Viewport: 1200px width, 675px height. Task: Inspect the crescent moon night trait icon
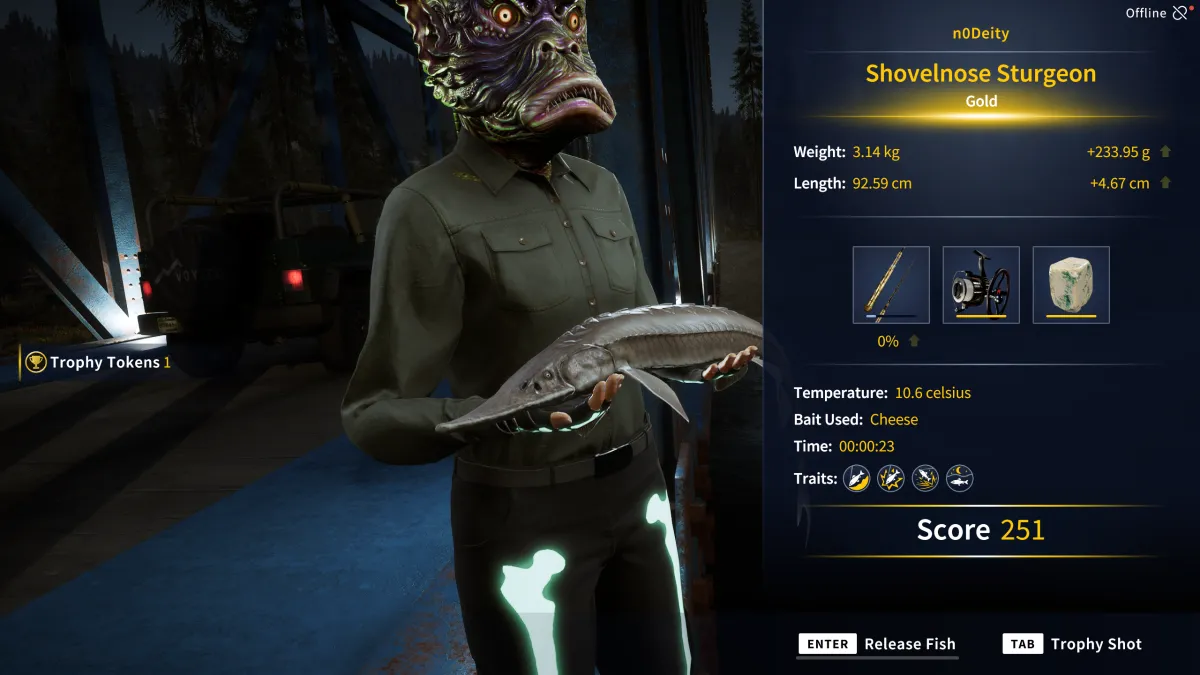point(960,479)
